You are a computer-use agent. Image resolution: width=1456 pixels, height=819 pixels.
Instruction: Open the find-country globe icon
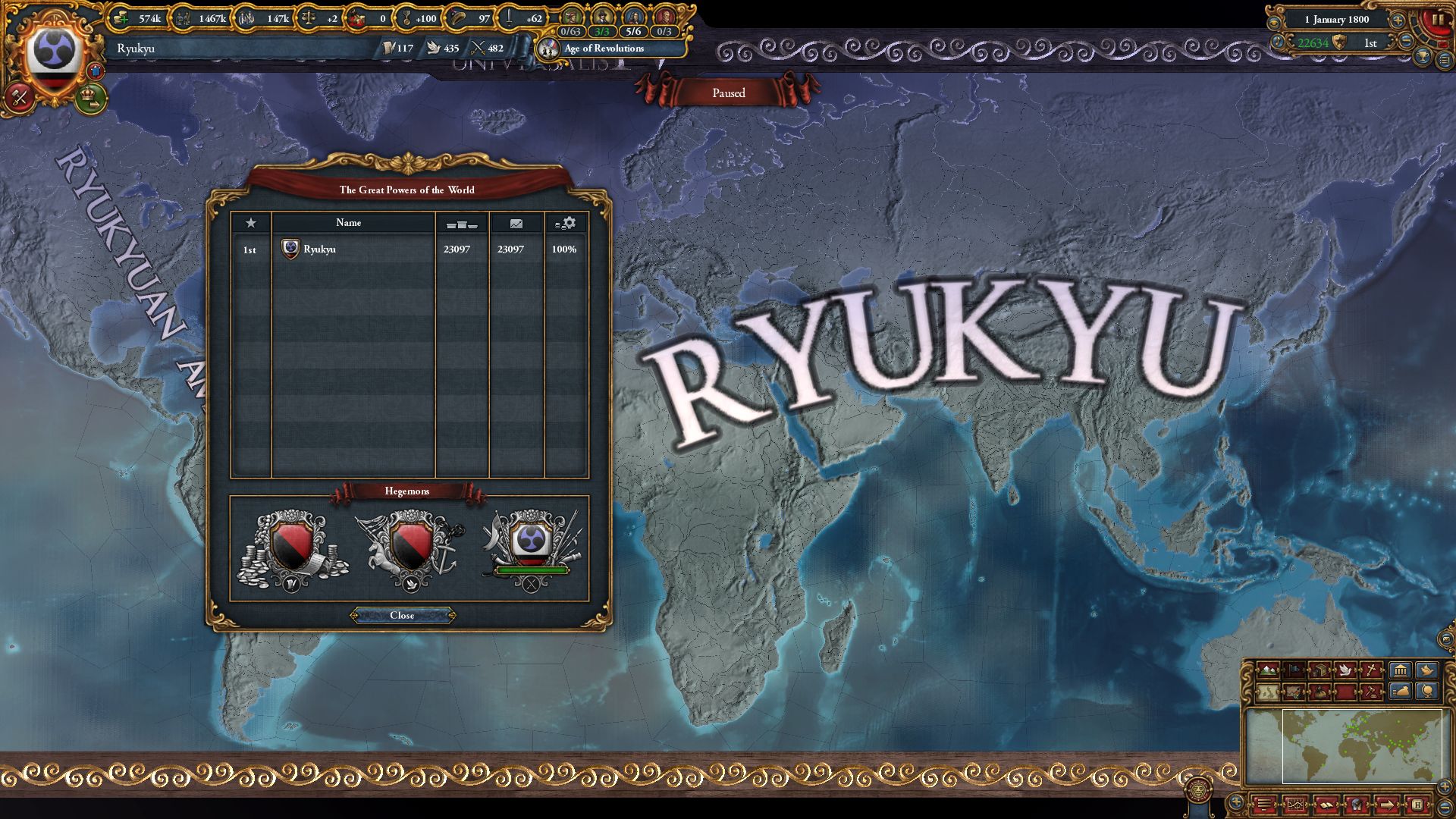click(1426, 690)
